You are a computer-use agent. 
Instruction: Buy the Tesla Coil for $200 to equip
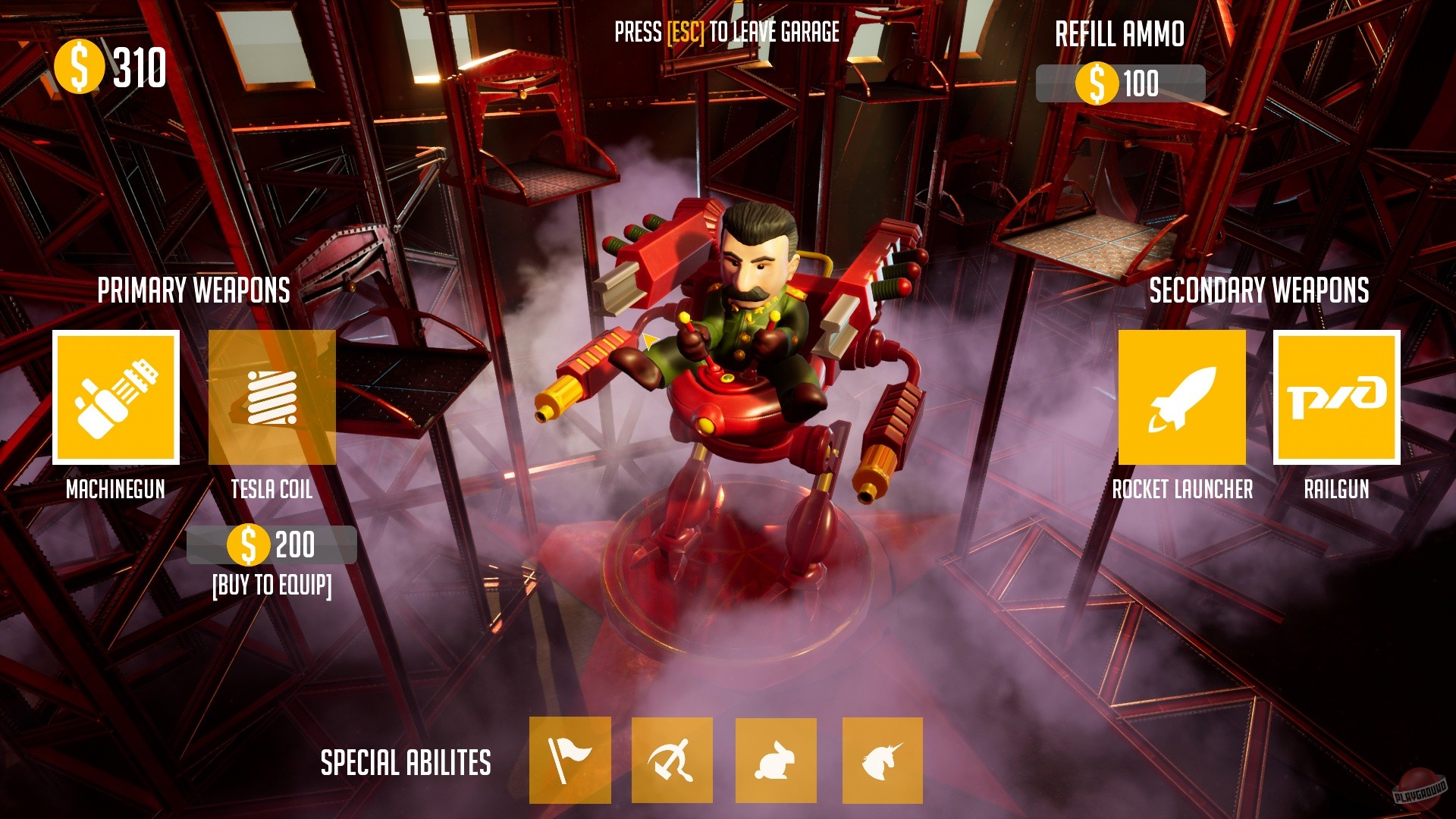coord(271,544)
